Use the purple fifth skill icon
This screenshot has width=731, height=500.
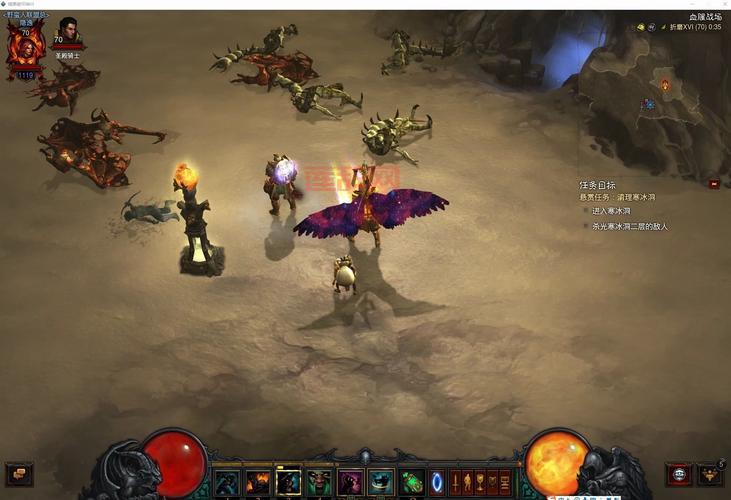[350, 482]
